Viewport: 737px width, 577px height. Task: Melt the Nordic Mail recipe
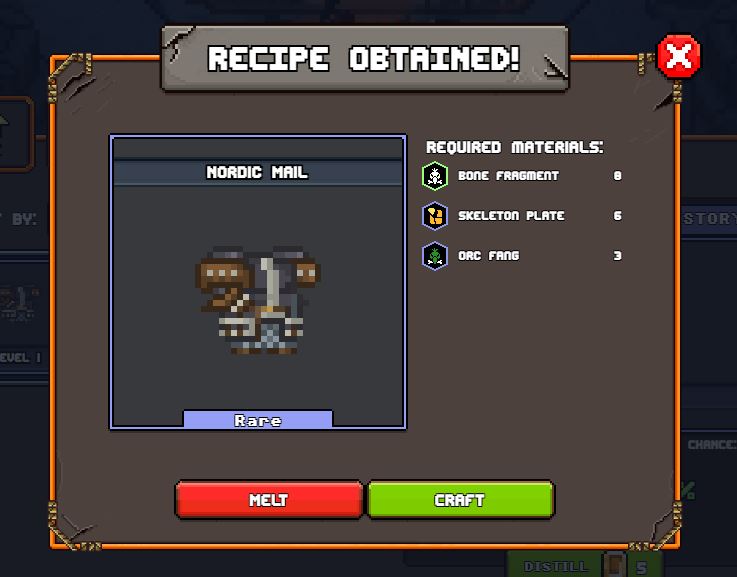[268, 499]
